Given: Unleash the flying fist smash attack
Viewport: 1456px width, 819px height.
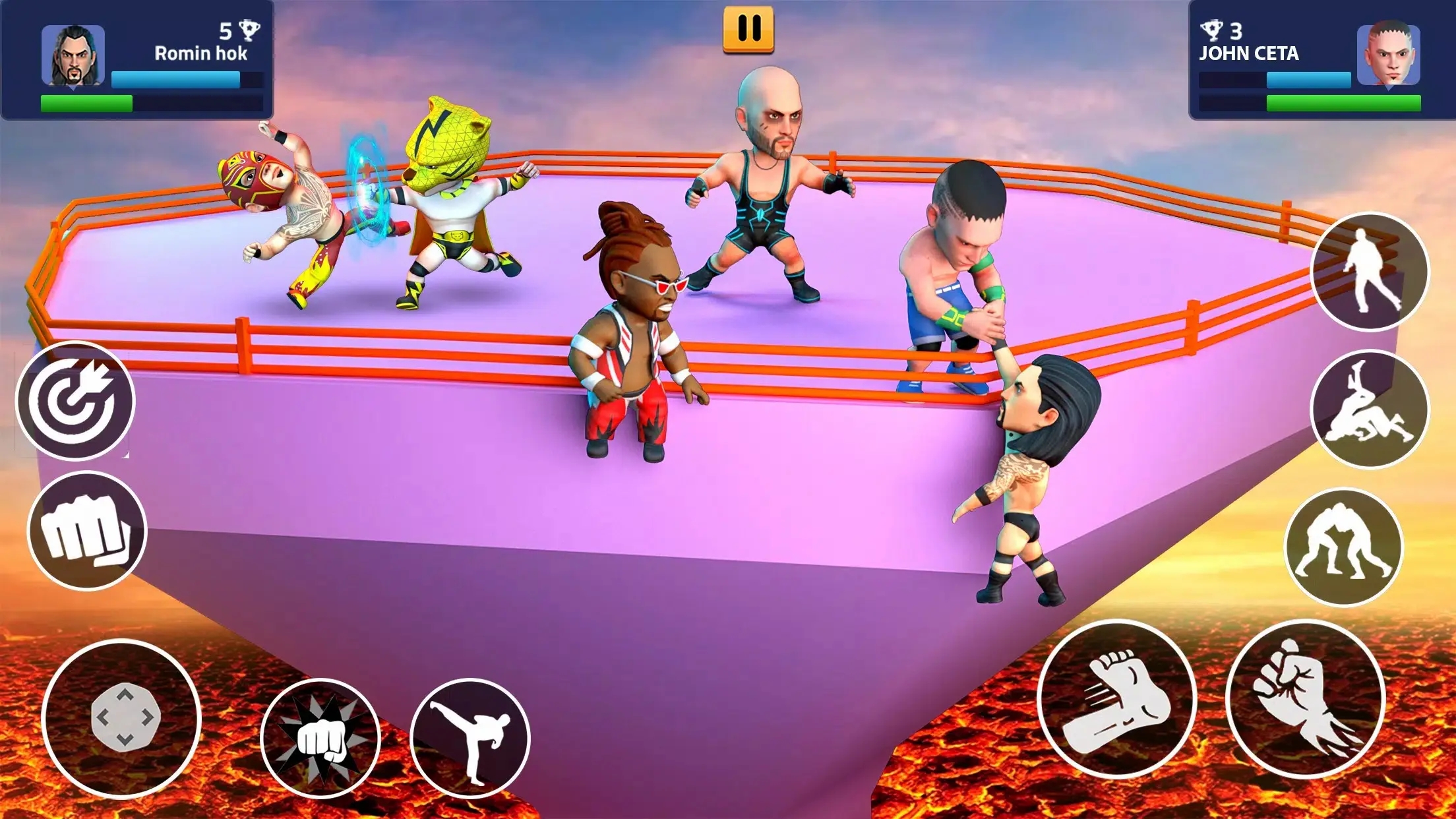Looking at the screenshot, I should (x=1305, y=699).
